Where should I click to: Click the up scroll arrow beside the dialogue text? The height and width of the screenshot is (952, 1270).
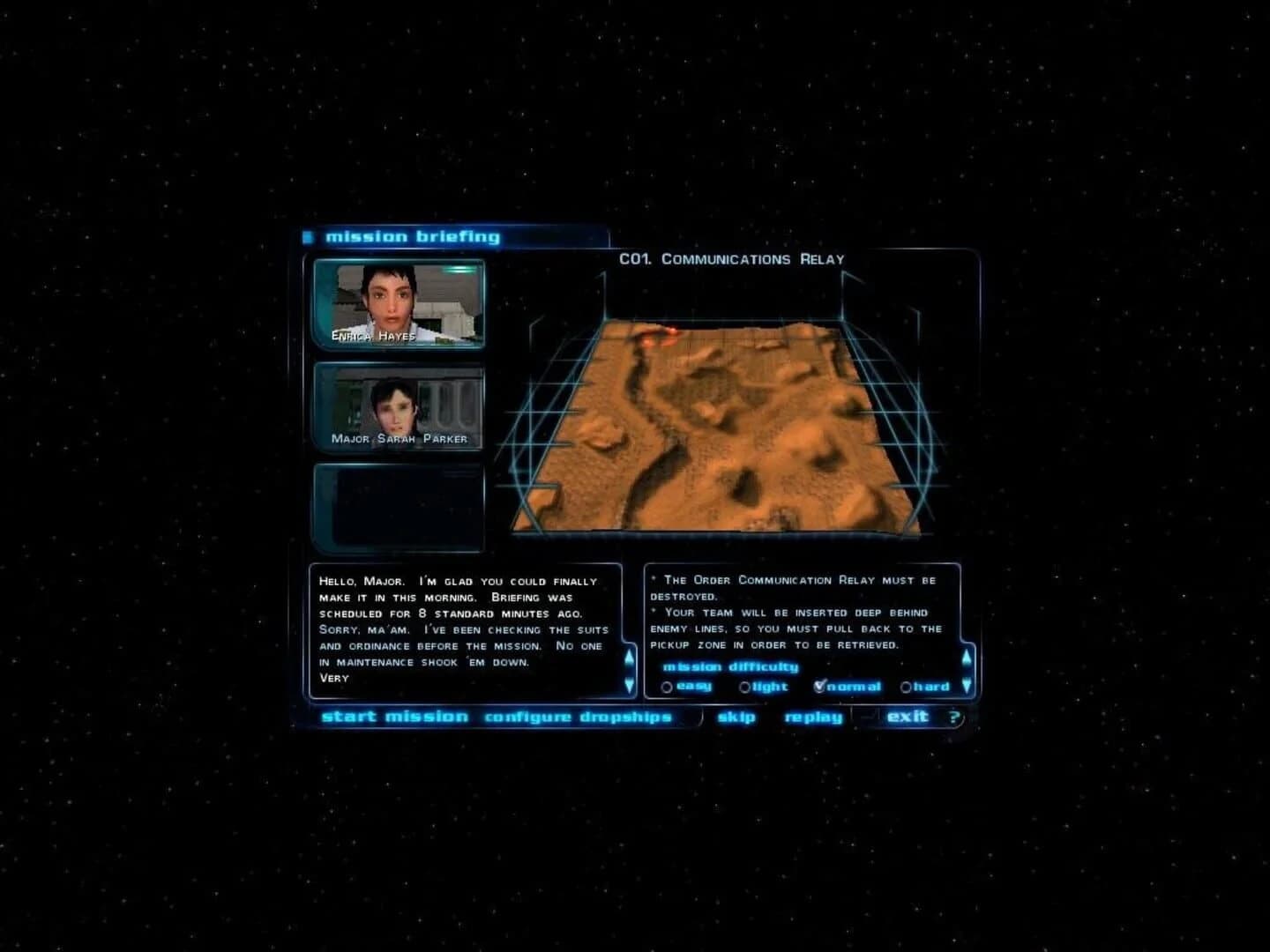(x=628, y=655)
